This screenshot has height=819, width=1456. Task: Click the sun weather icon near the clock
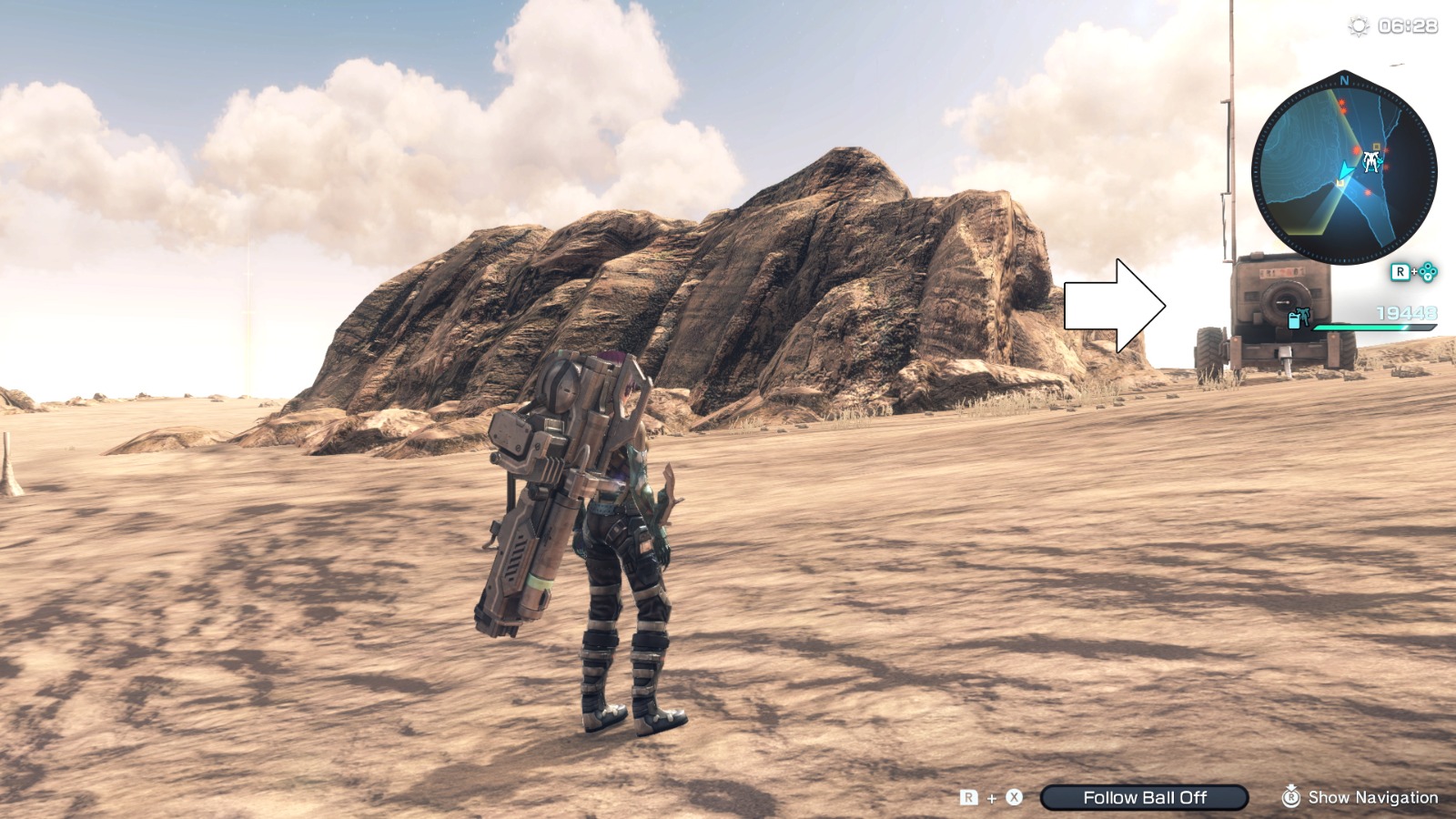point(1358,27)
